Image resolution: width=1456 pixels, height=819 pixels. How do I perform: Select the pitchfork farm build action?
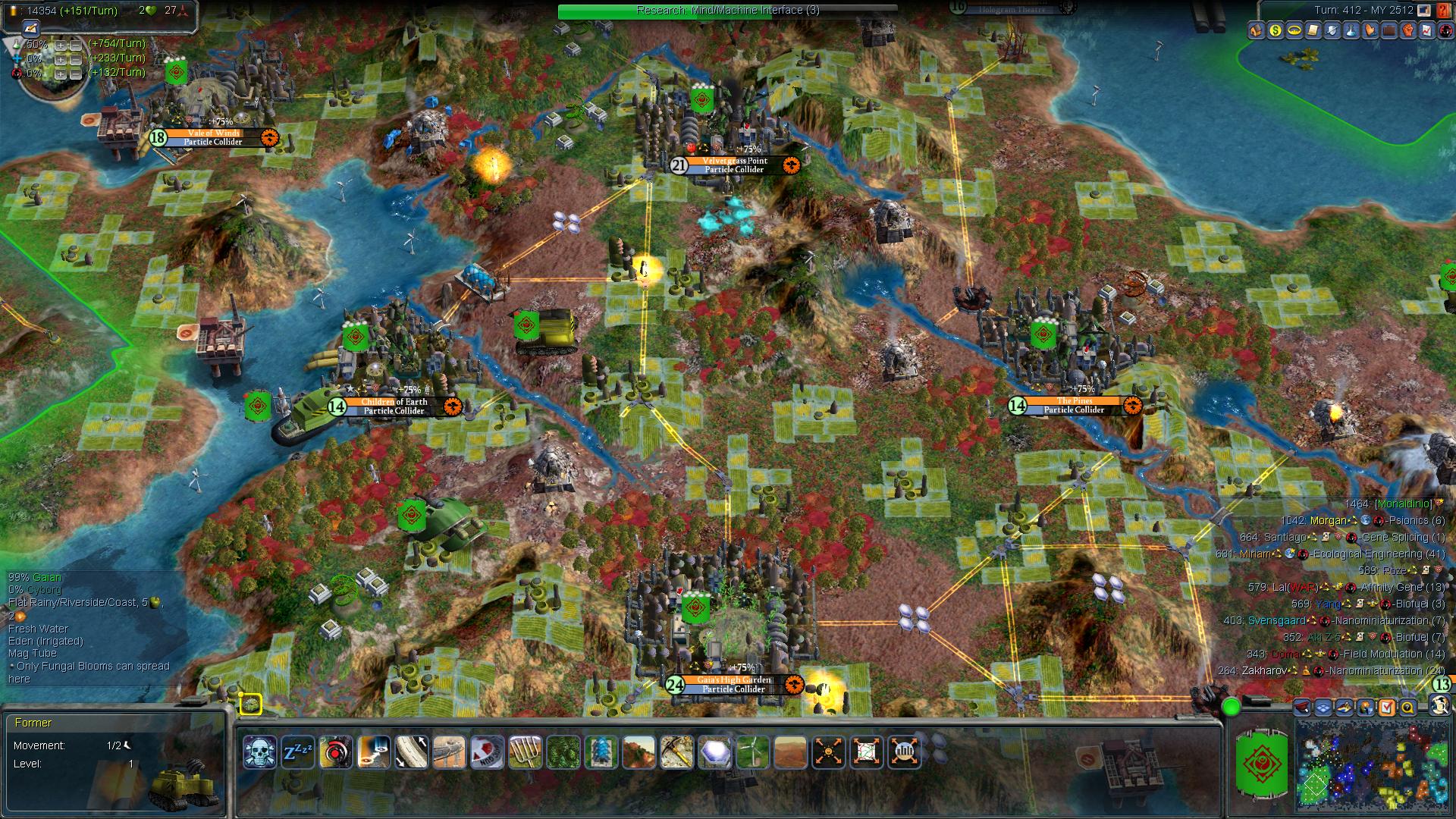click(x=525, y=752)
